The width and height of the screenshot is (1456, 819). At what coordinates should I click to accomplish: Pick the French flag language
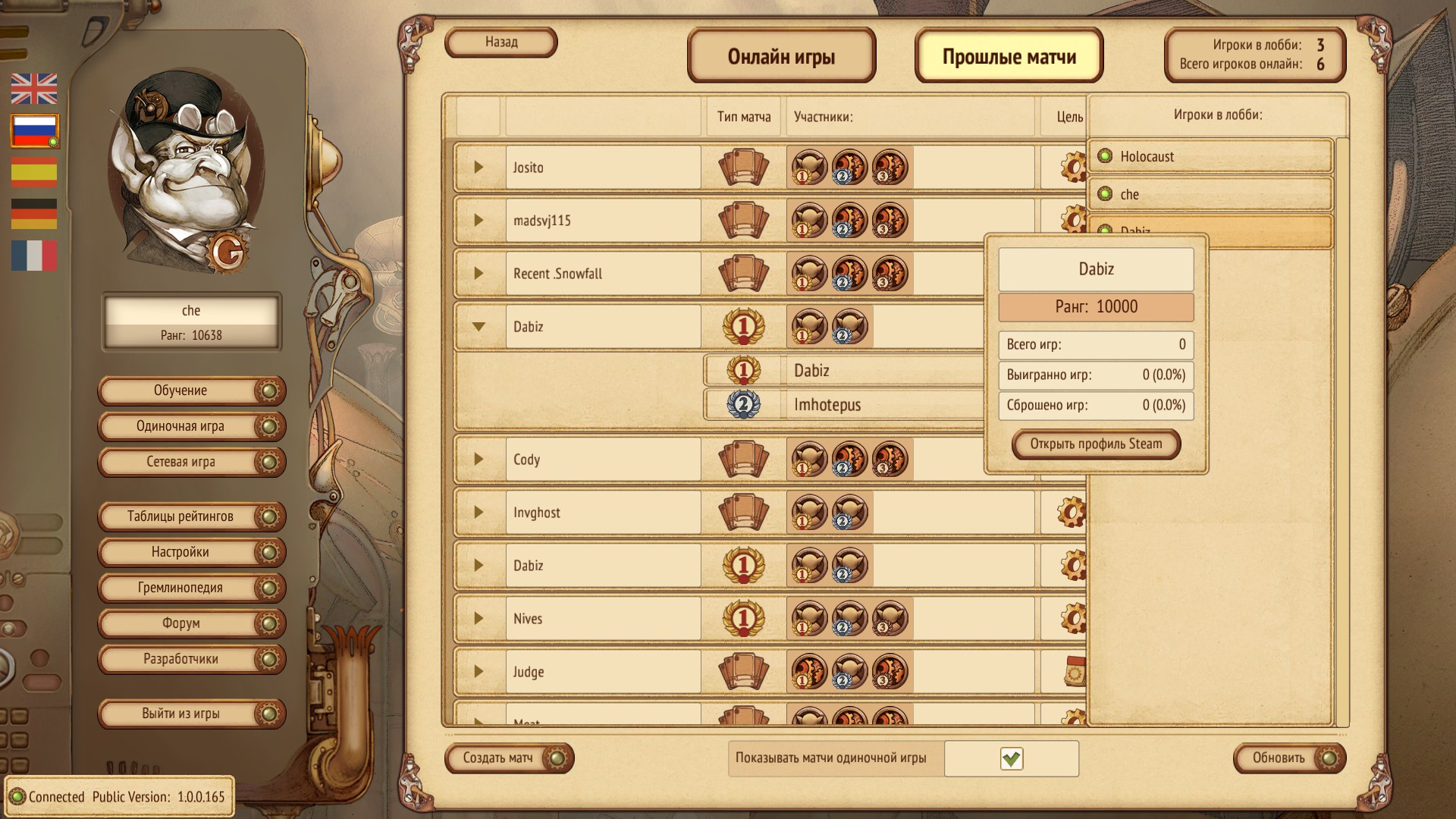34,256
